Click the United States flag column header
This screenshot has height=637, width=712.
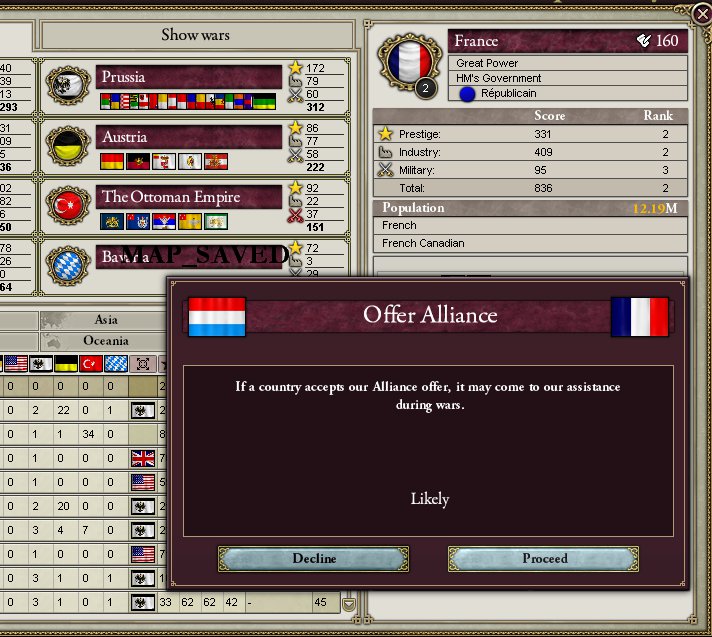(15, 363)
